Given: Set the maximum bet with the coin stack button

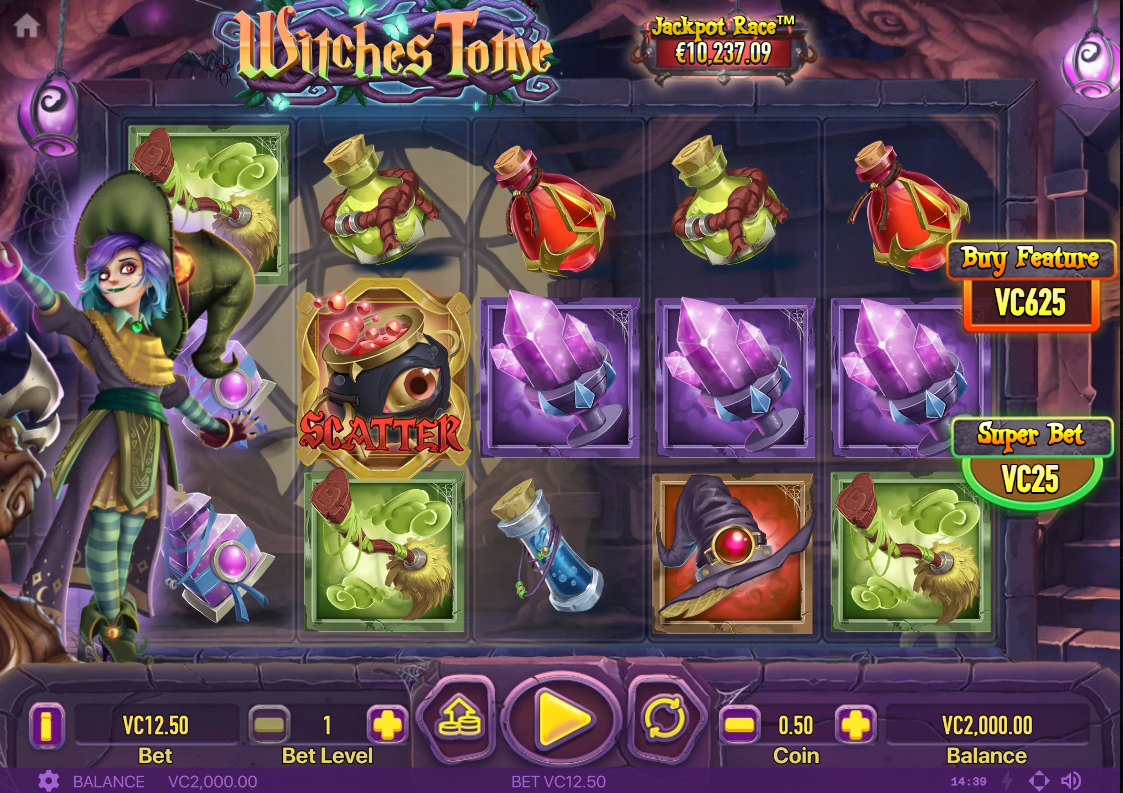Looking at the screenshot, I should (x=456, y=717).
